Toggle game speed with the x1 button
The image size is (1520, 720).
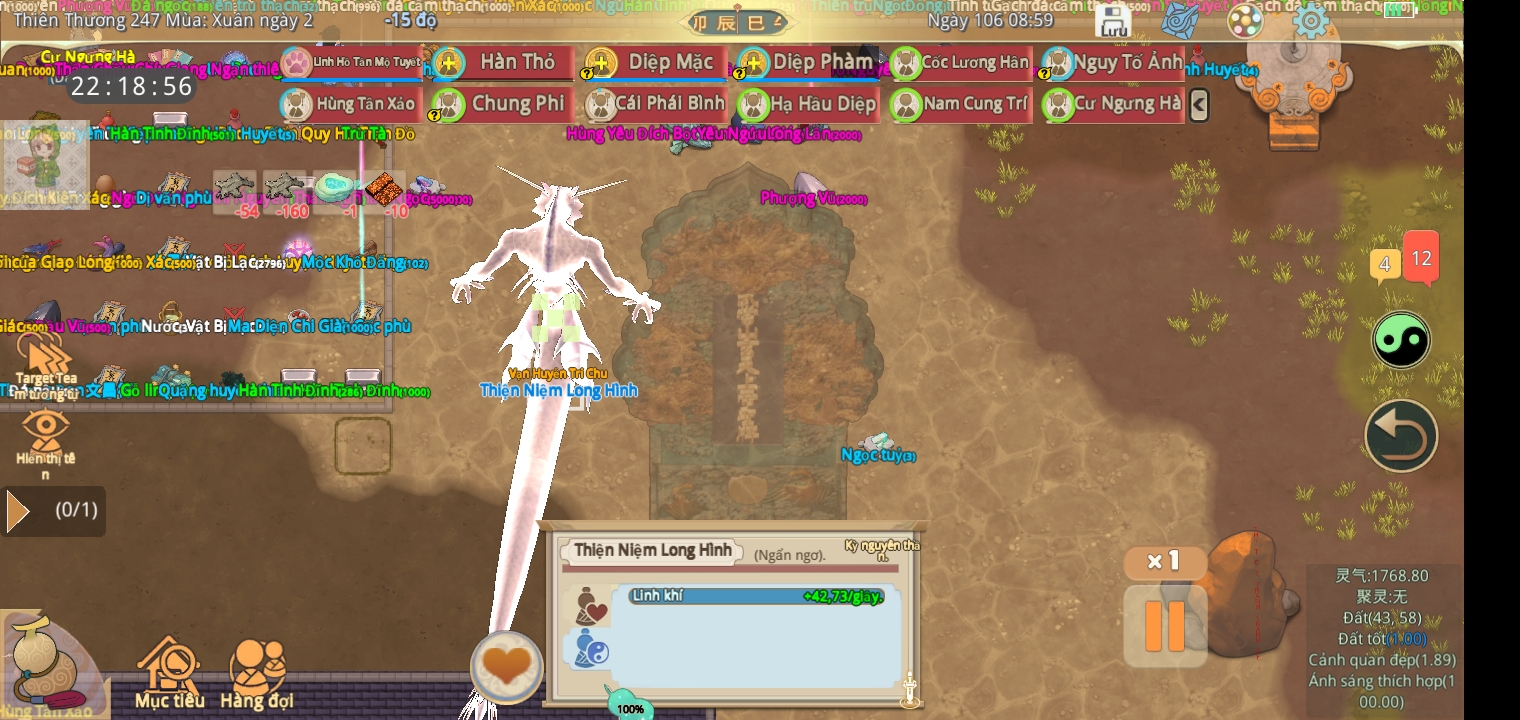point(1163,561)
